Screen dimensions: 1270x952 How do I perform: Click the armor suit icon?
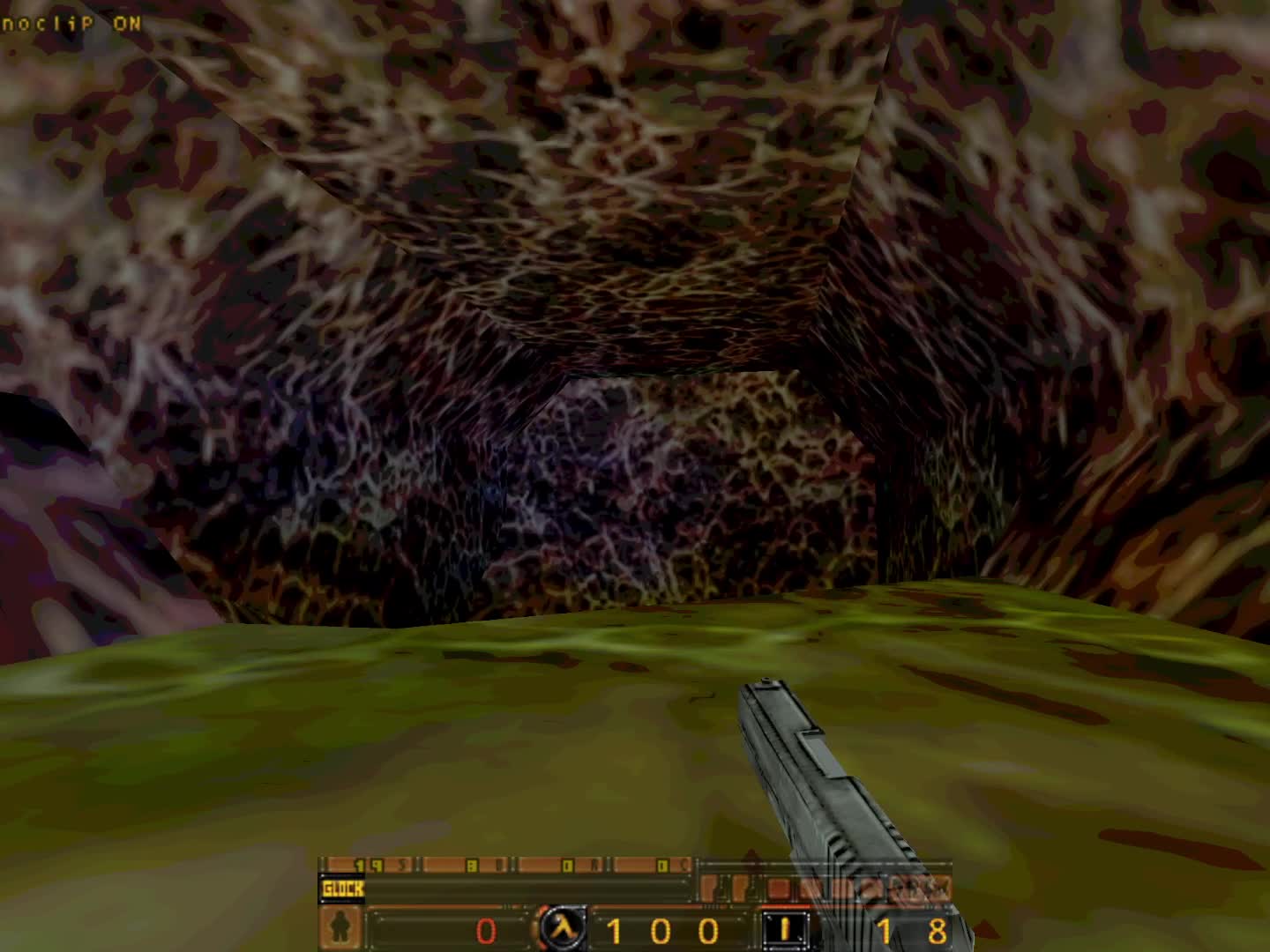pyautogui.click(x=338, y=929)
